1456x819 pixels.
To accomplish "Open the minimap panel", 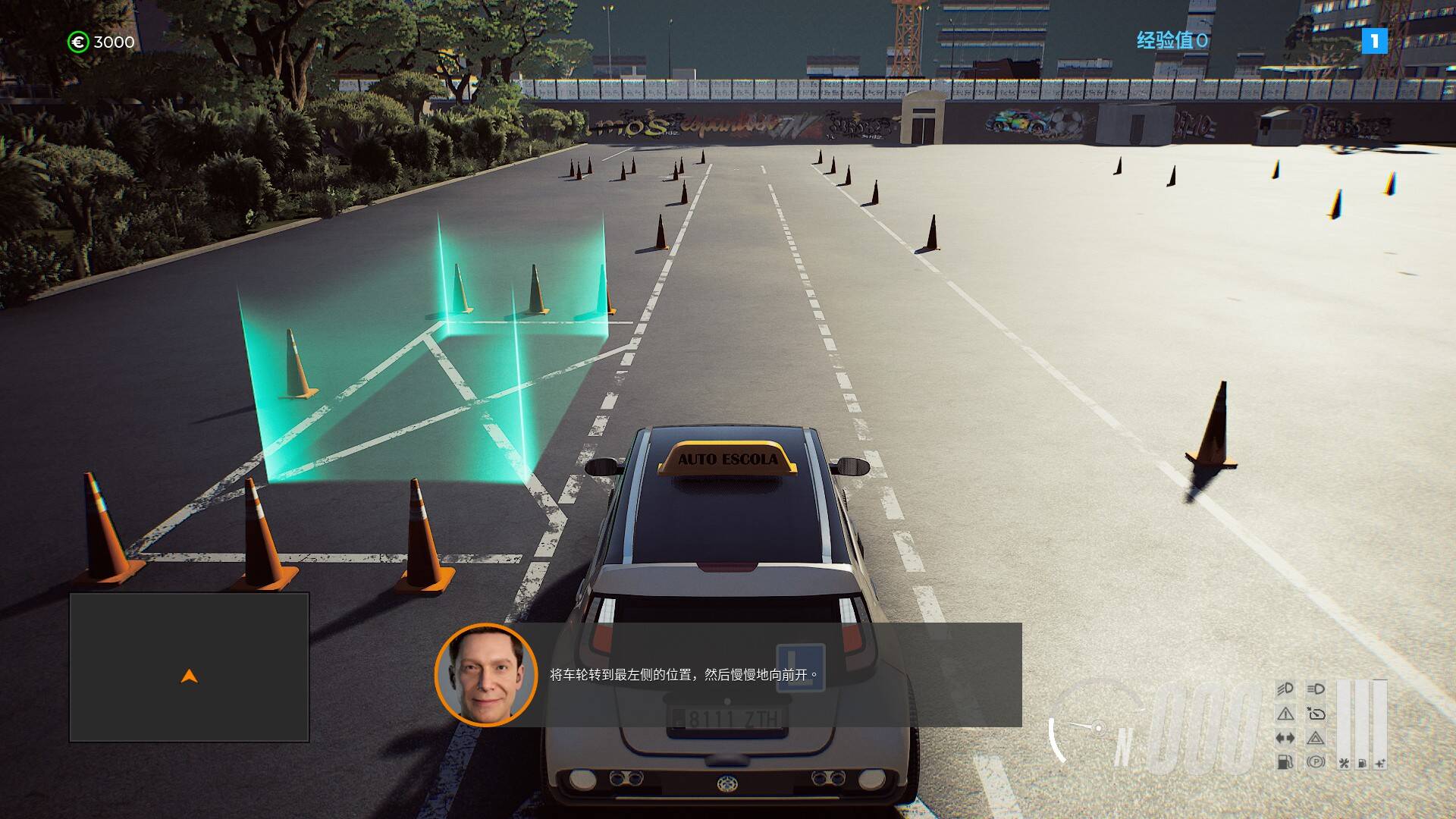I will click(189, 667).
